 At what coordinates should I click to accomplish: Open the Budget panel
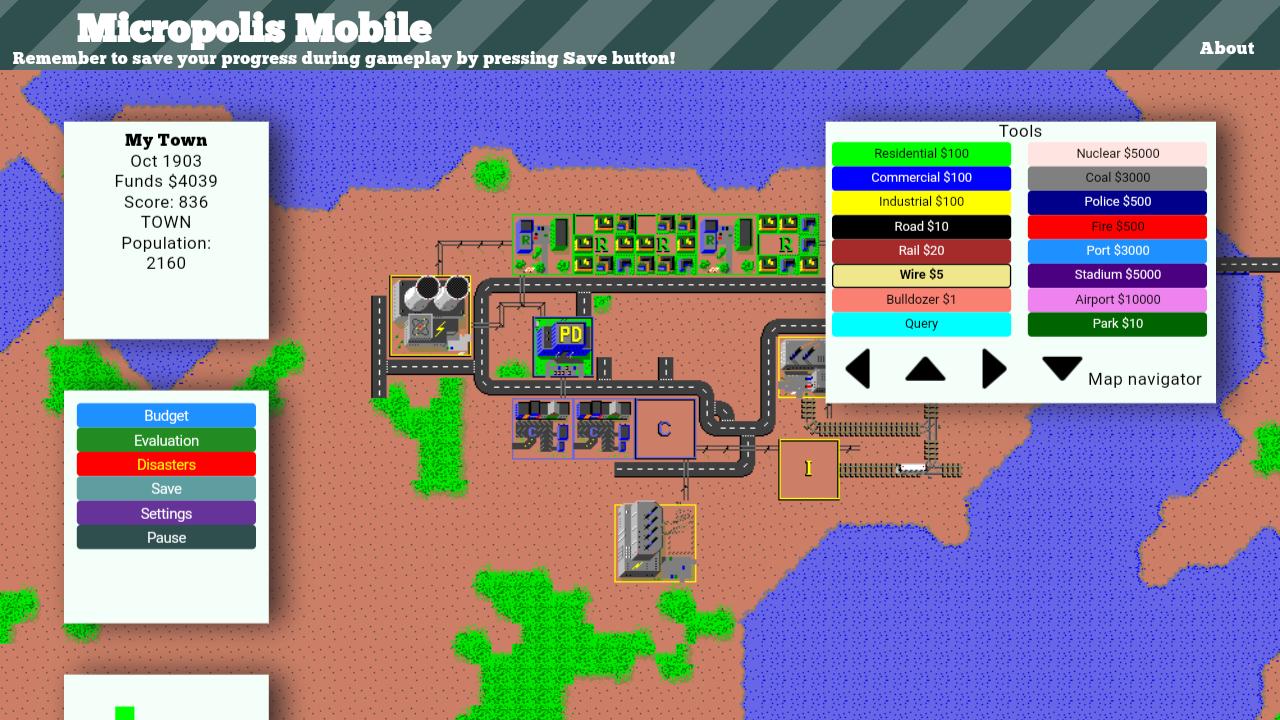pyautogui.click(x=166, y=415)
